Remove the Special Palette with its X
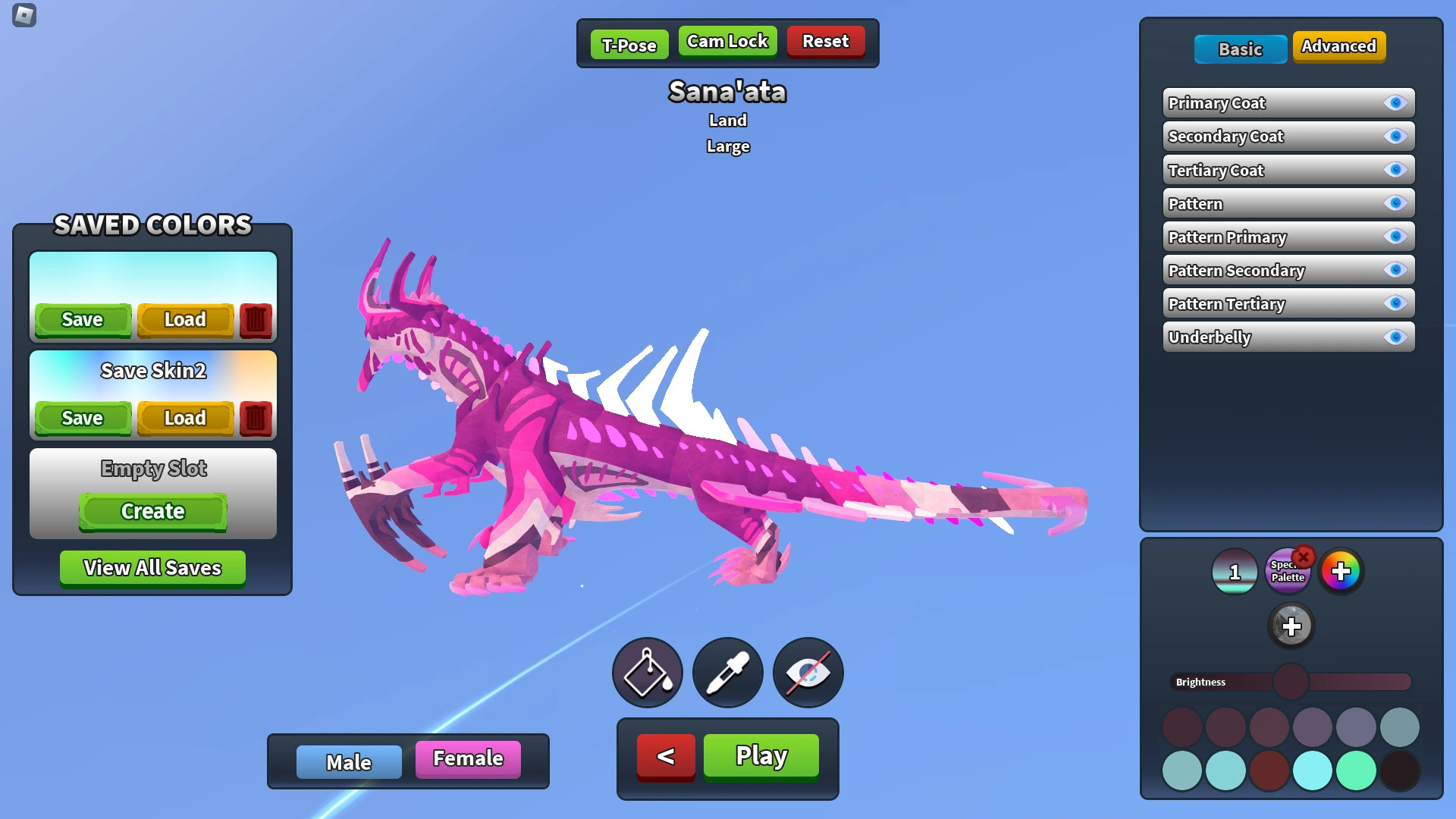This screenshot has width=1456, height=819. [1304, 557]
